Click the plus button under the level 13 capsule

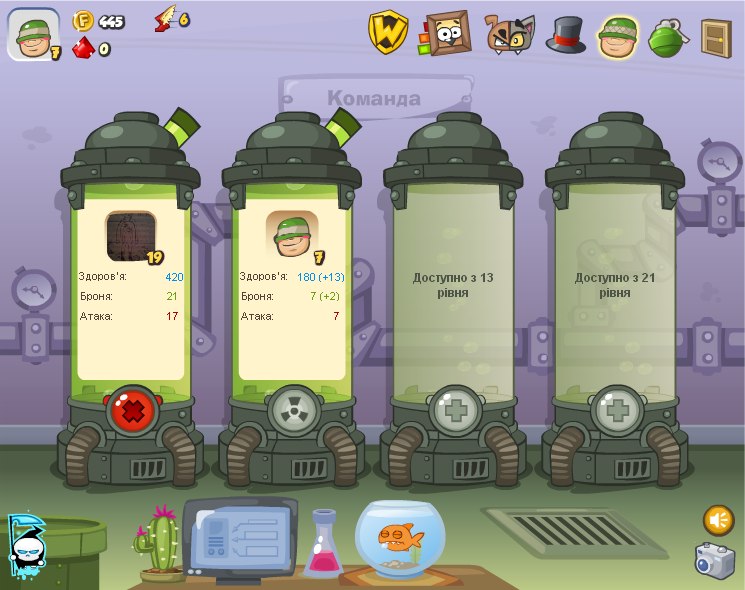click(456, 411)
